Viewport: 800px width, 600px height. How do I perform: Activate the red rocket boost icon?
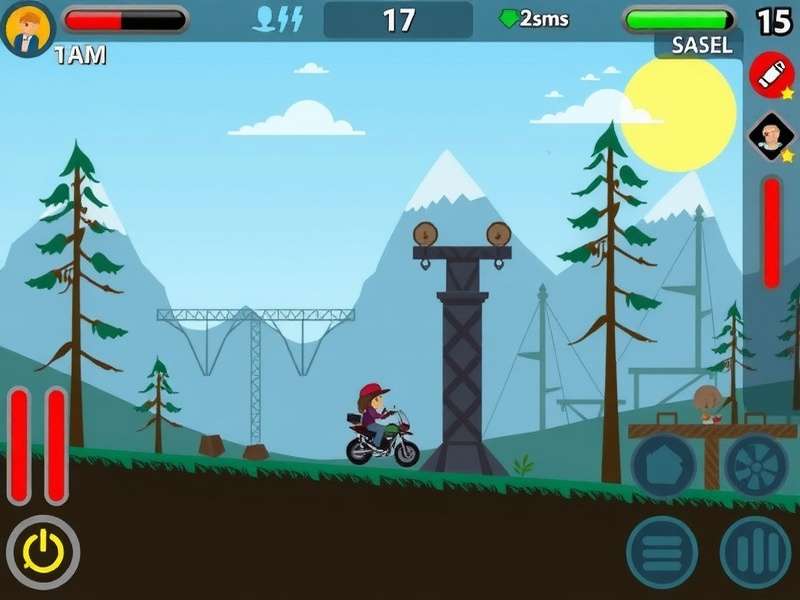pyautogui.click(x=771, y=76)
